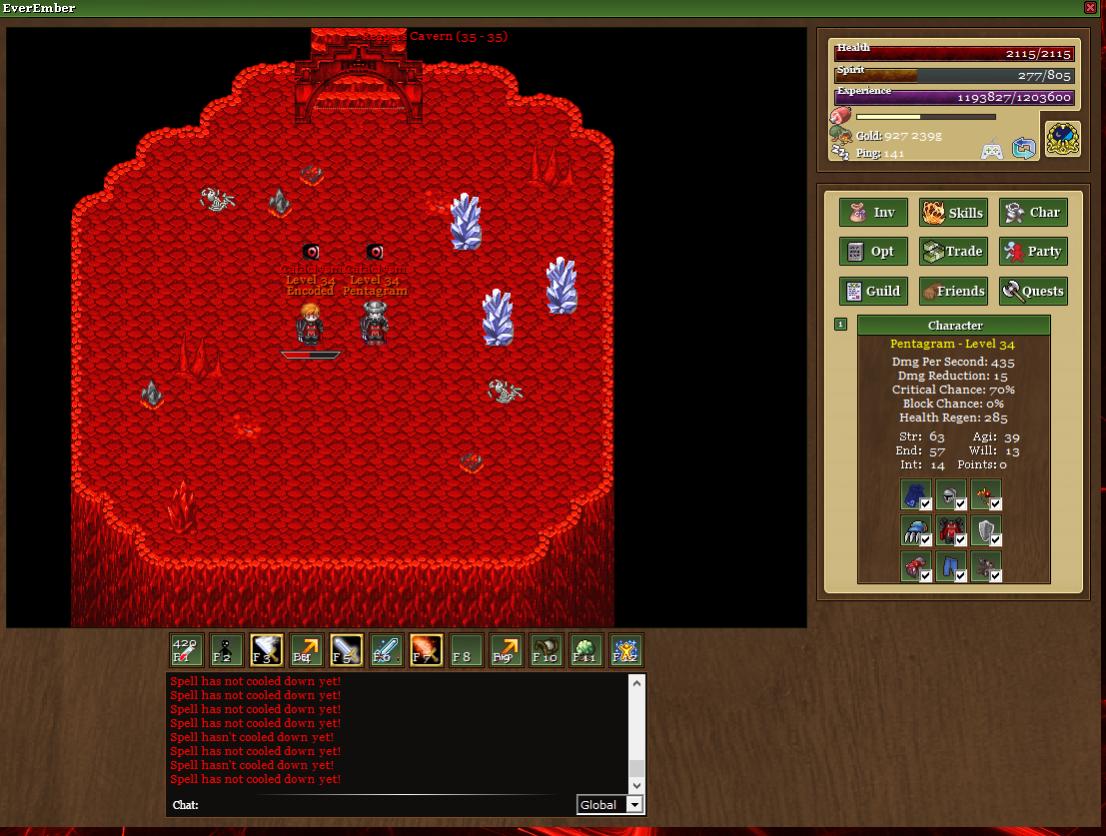This screenshot has height=836, width=1106.
Task: Activate the F3 white slash skill
Action: point(266,650)
